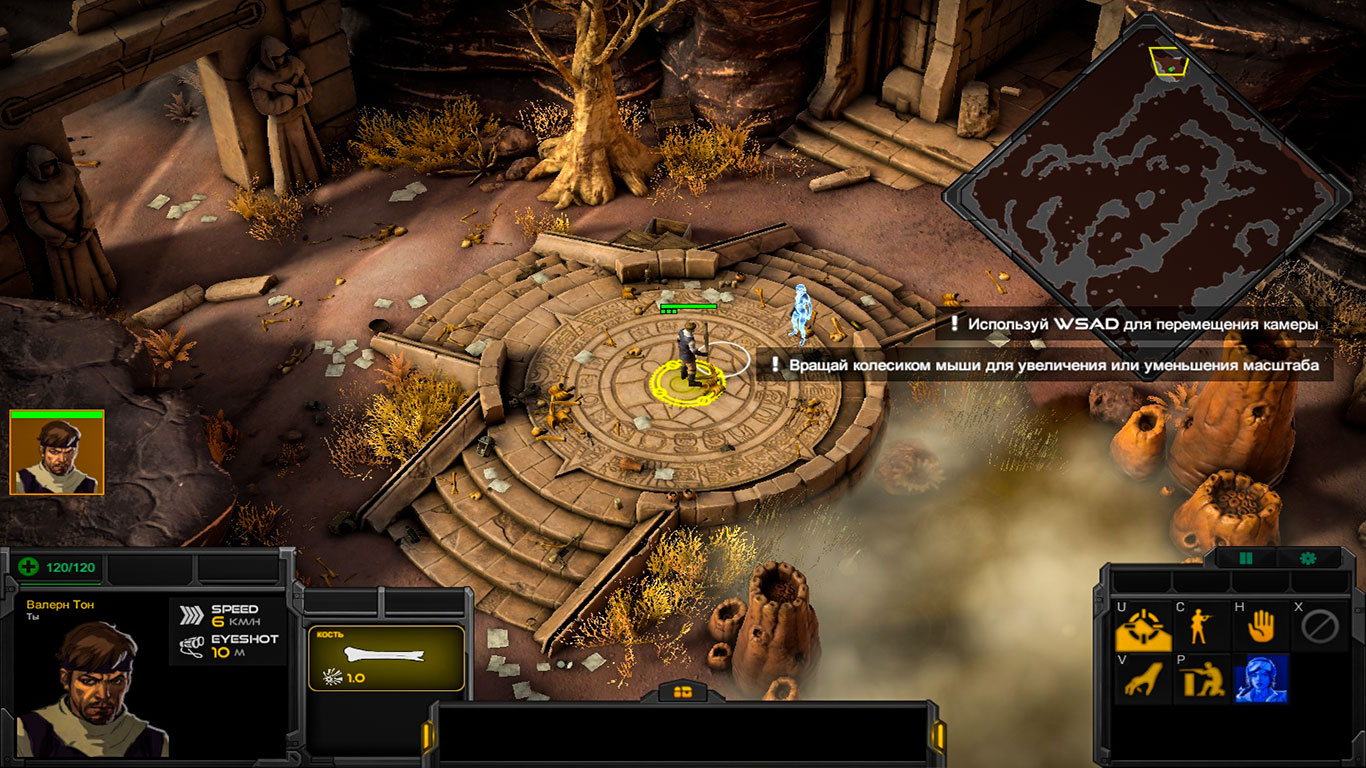Image resolution: width=1366 pixels, height=768 pixels.
Task: Activate the crosshair target ability
Action: coord(1143,628)
